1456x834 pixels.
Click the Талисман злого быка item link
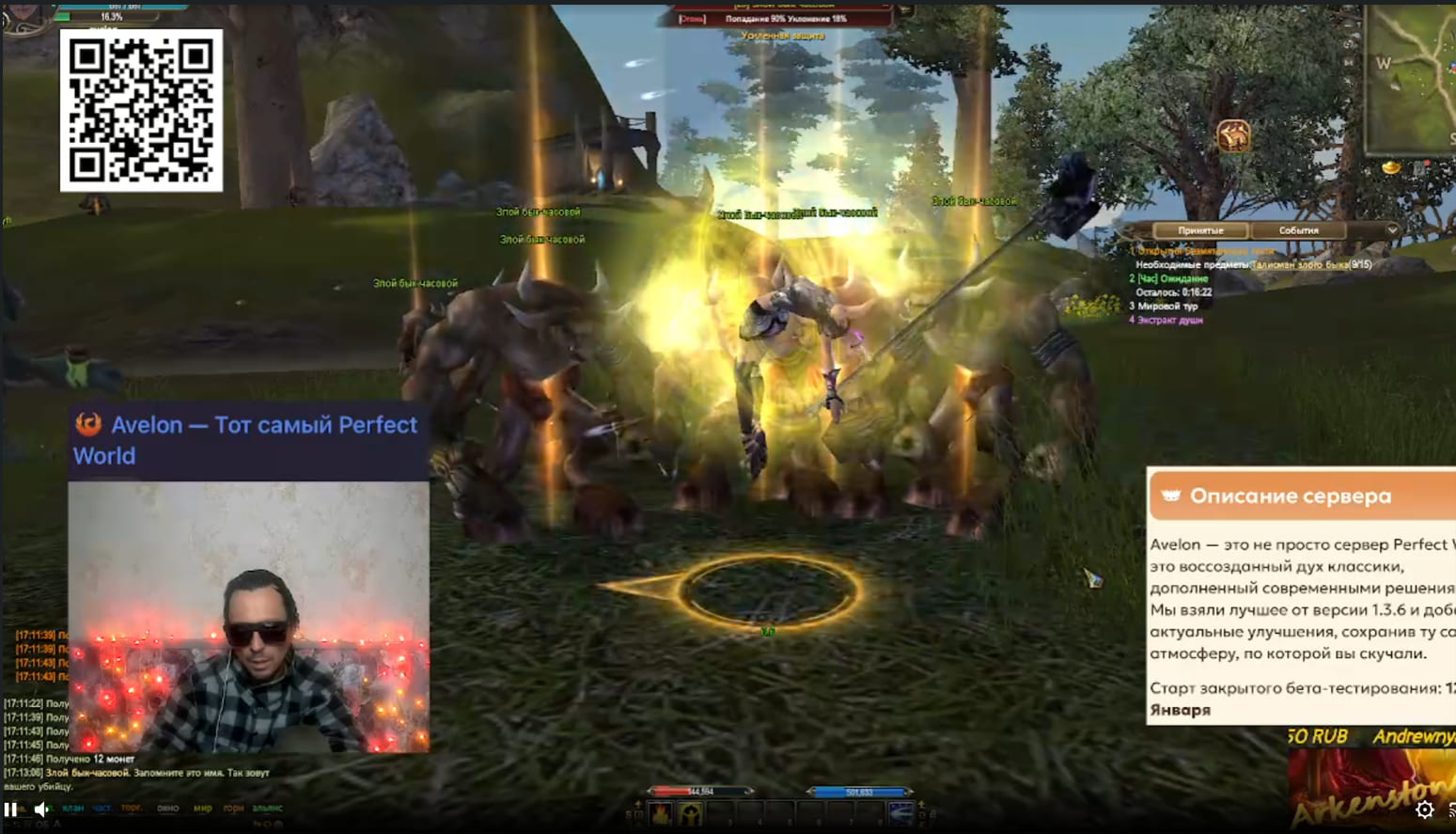(1300, 265)
